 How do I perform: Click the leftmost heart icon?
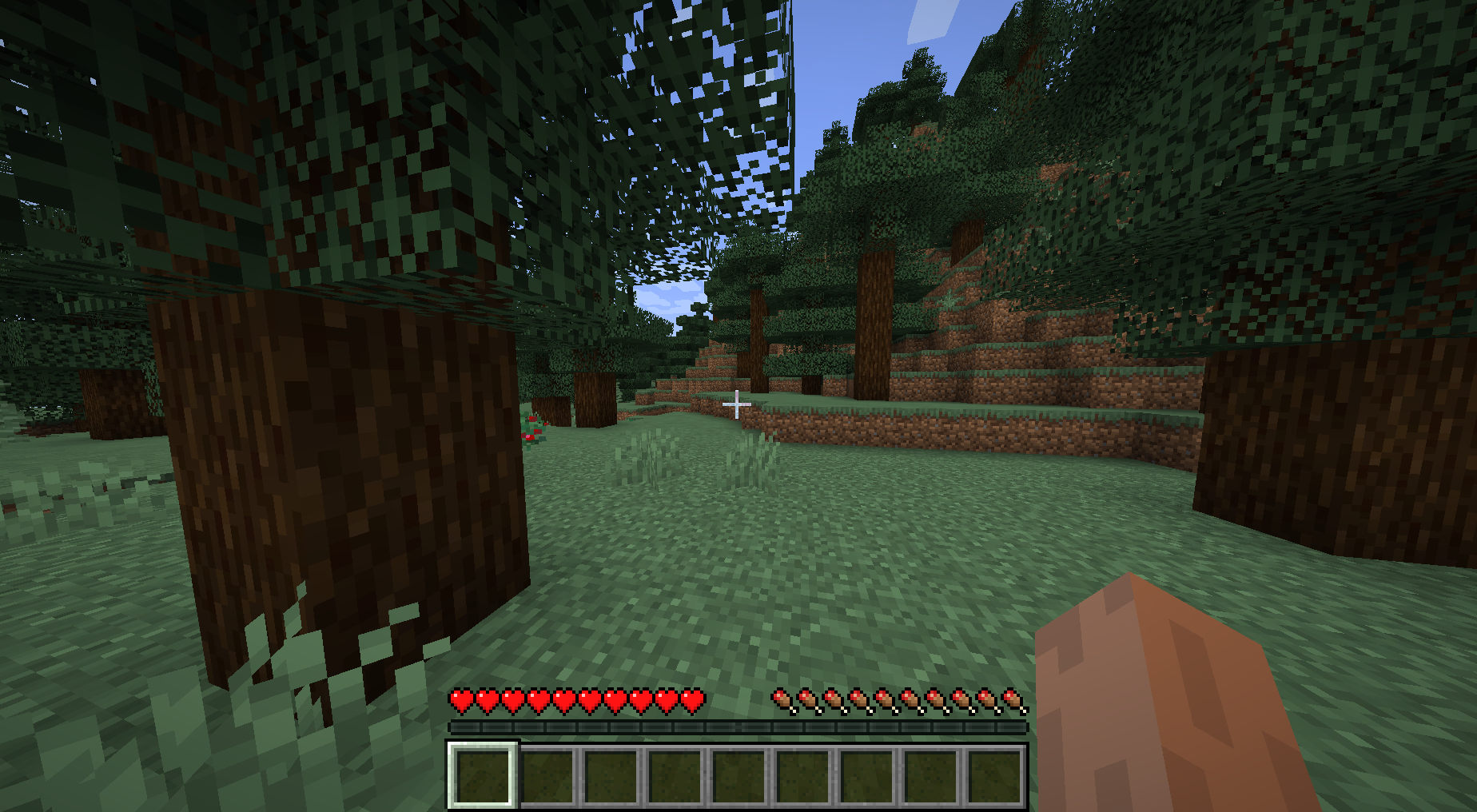pyautogui.click(x=460, y=699)
